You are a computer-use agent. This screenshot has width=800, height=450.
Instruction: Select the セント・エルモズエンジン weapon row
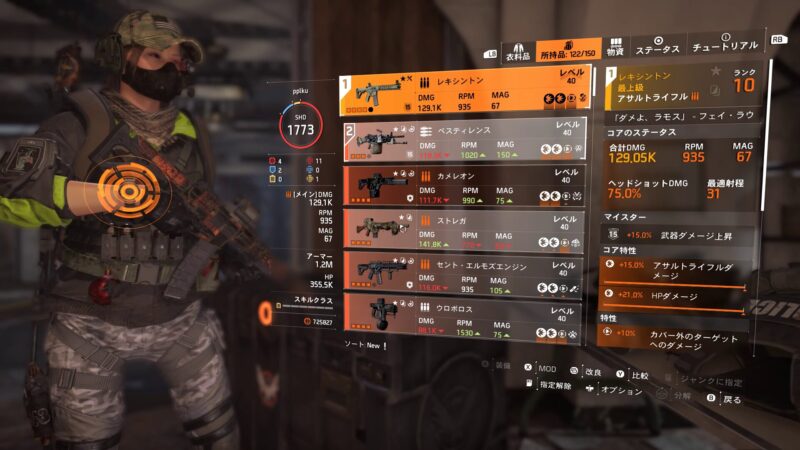tap(471, 271)
